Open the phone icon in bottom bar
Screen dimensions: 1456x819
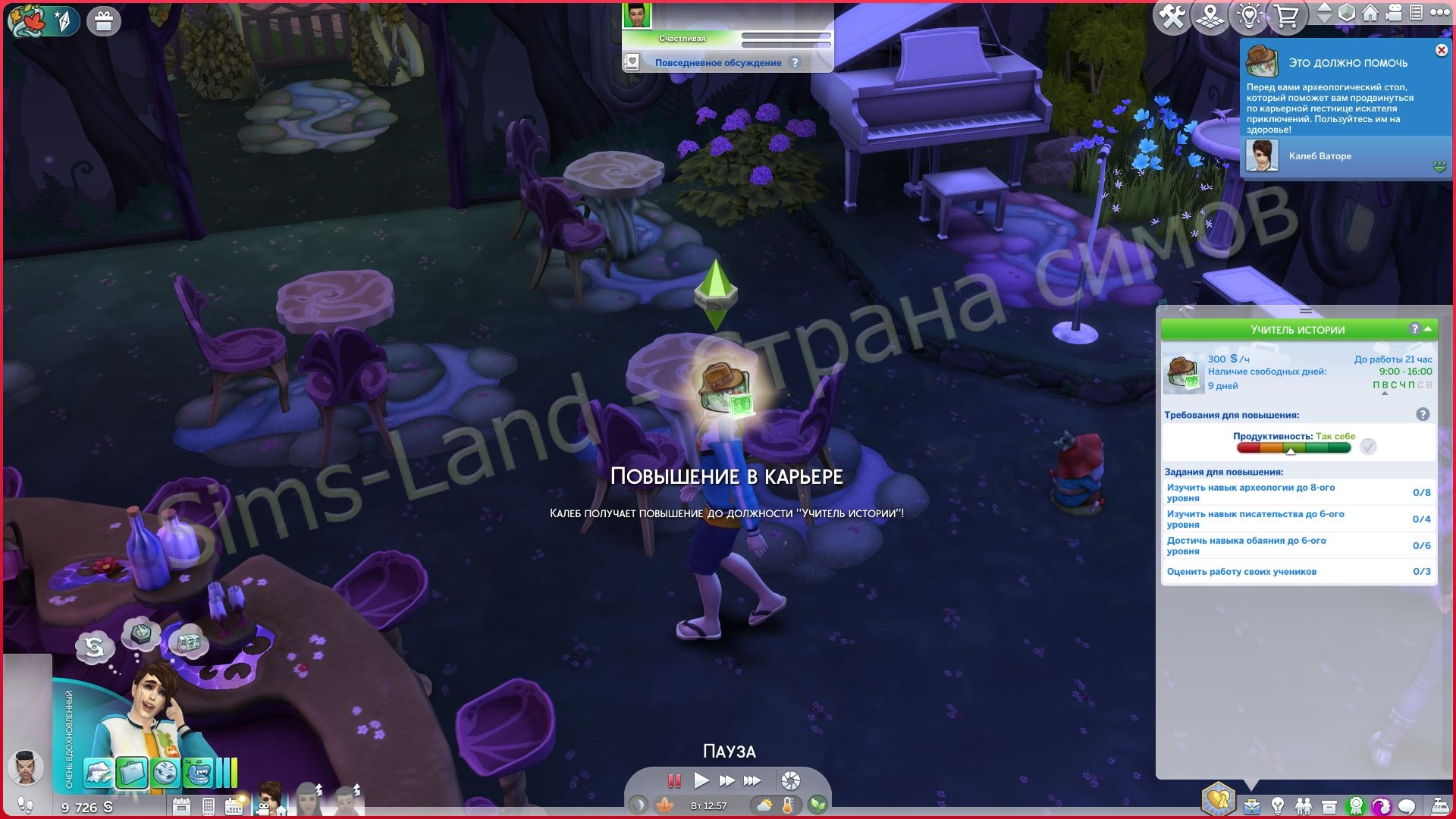point(209,806)
